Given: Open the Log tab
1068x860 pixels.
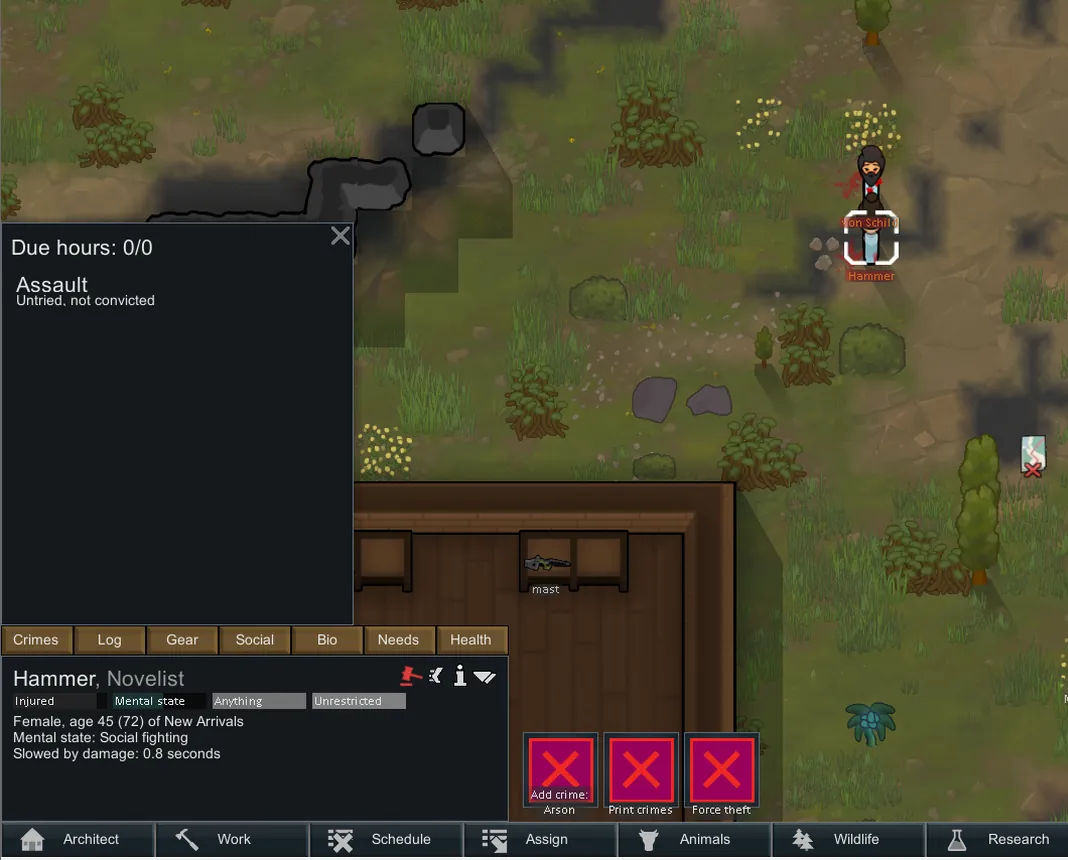Looking at the screenshot, I should click(x=109, y=640).
